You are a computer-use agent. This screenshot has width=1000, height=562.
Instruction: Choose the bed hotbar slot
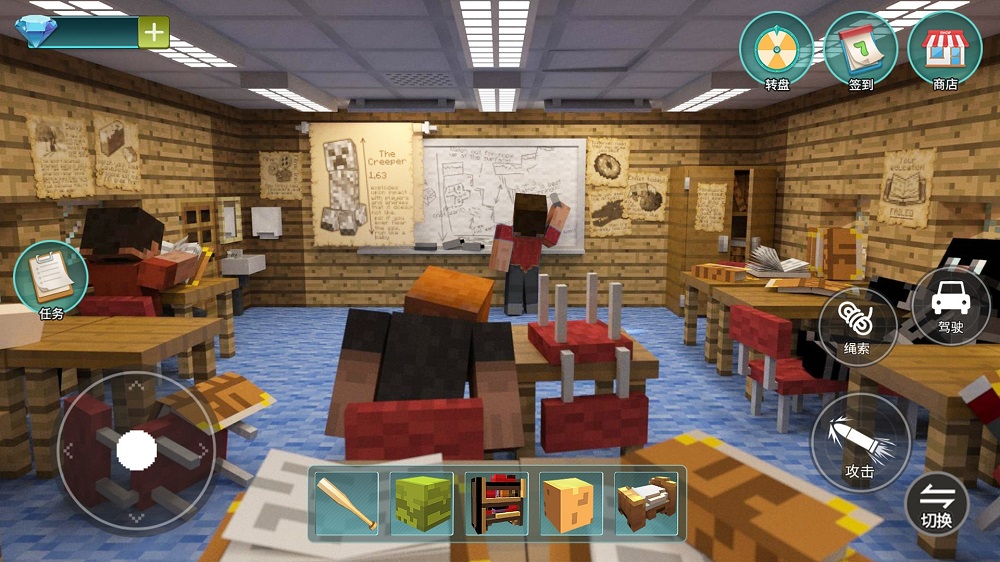647,503
